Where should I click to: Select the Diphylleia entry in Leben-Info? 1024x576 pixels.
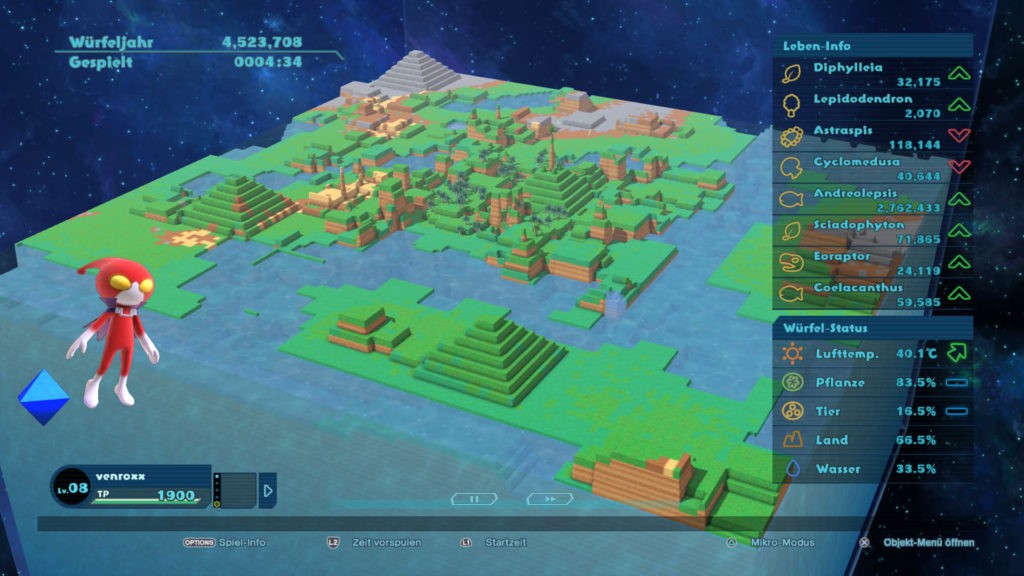point(872,74)
